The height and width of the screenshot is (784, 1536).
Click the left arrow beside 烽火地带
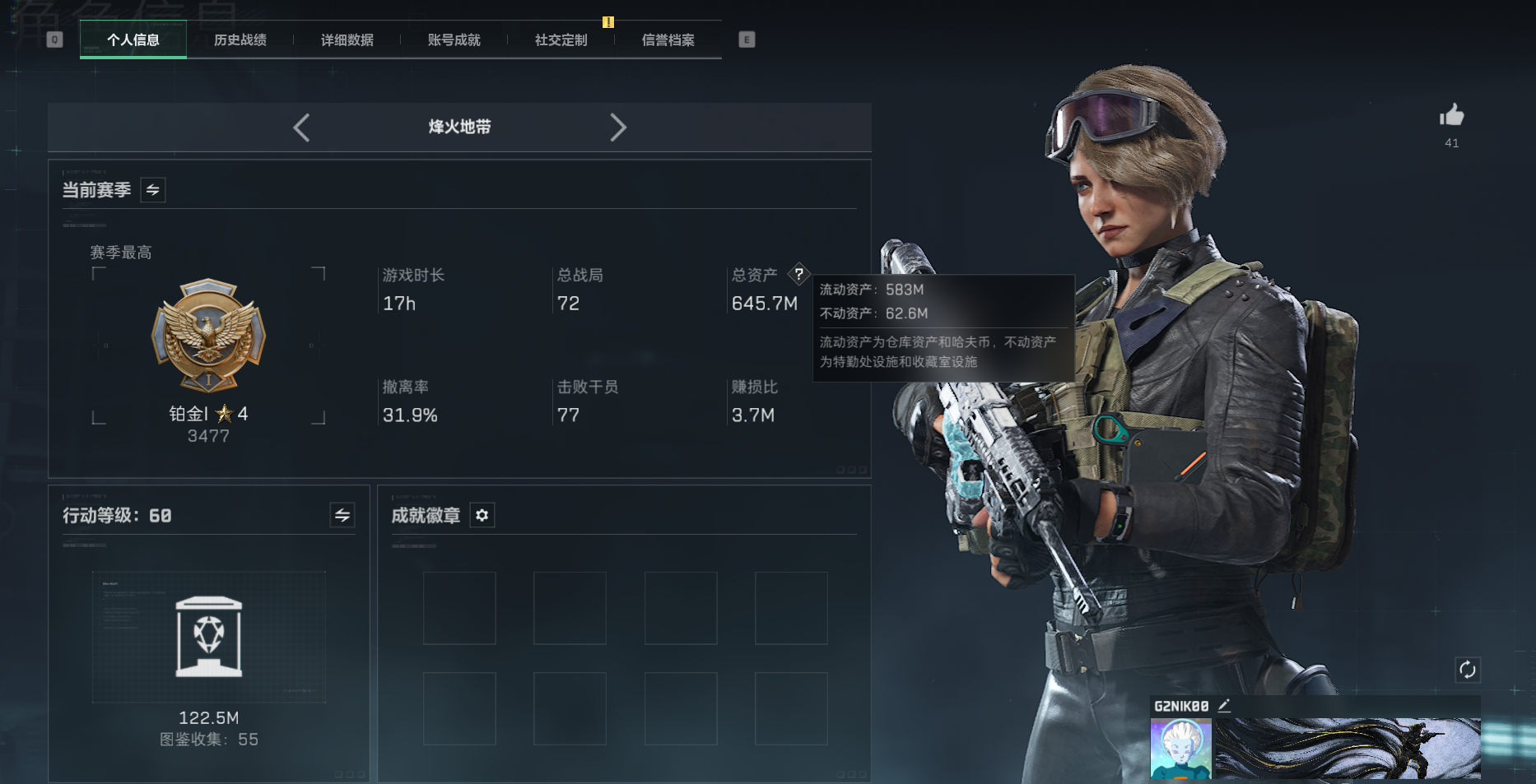301,128
